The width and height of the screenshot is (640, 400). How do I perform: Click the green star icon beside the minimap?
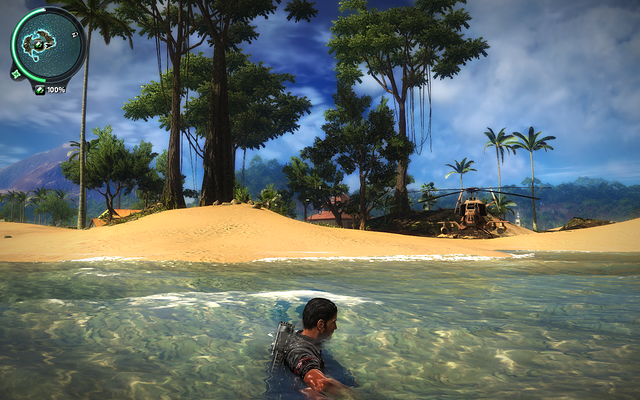pyautogui.click(x=16, y=73)
